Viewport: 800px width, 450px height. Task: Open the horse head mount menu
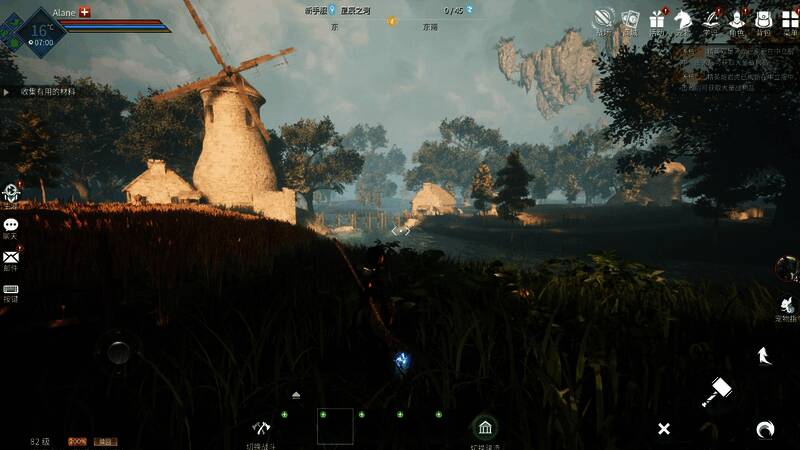(684, 20)
